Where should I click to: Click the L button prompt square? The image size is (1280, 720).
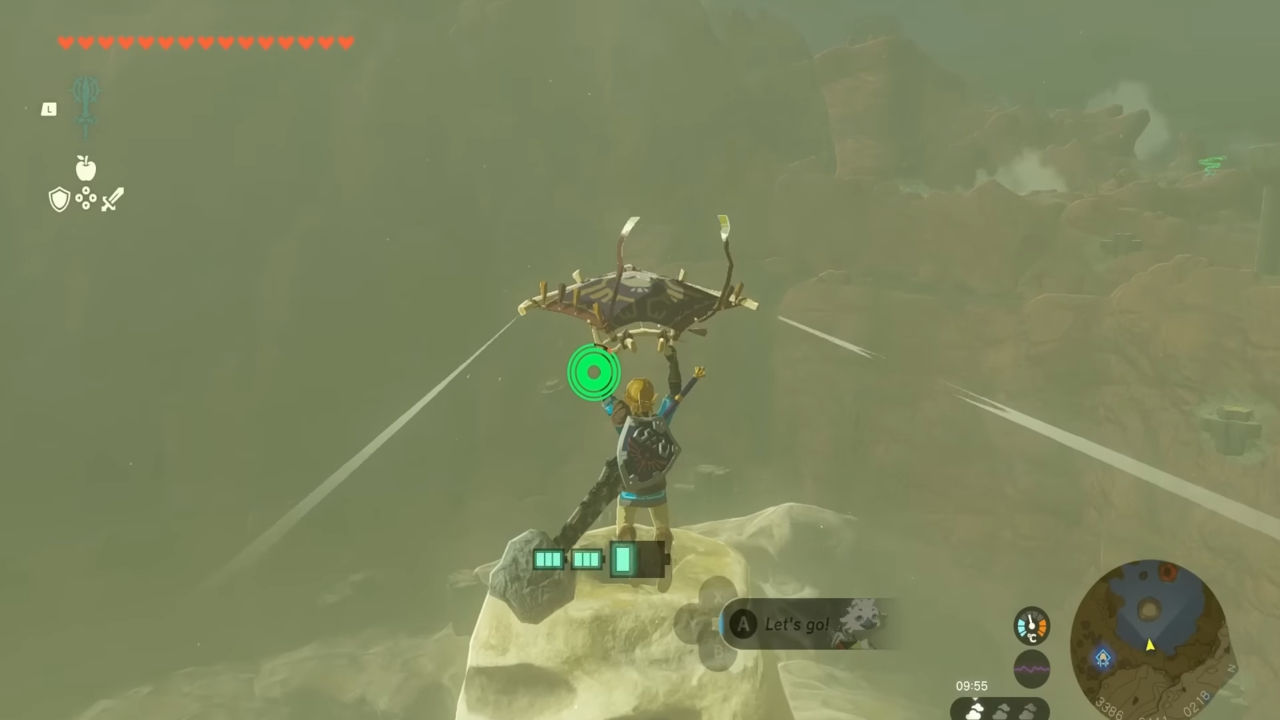pyautogui.click(x=48, y=109)
